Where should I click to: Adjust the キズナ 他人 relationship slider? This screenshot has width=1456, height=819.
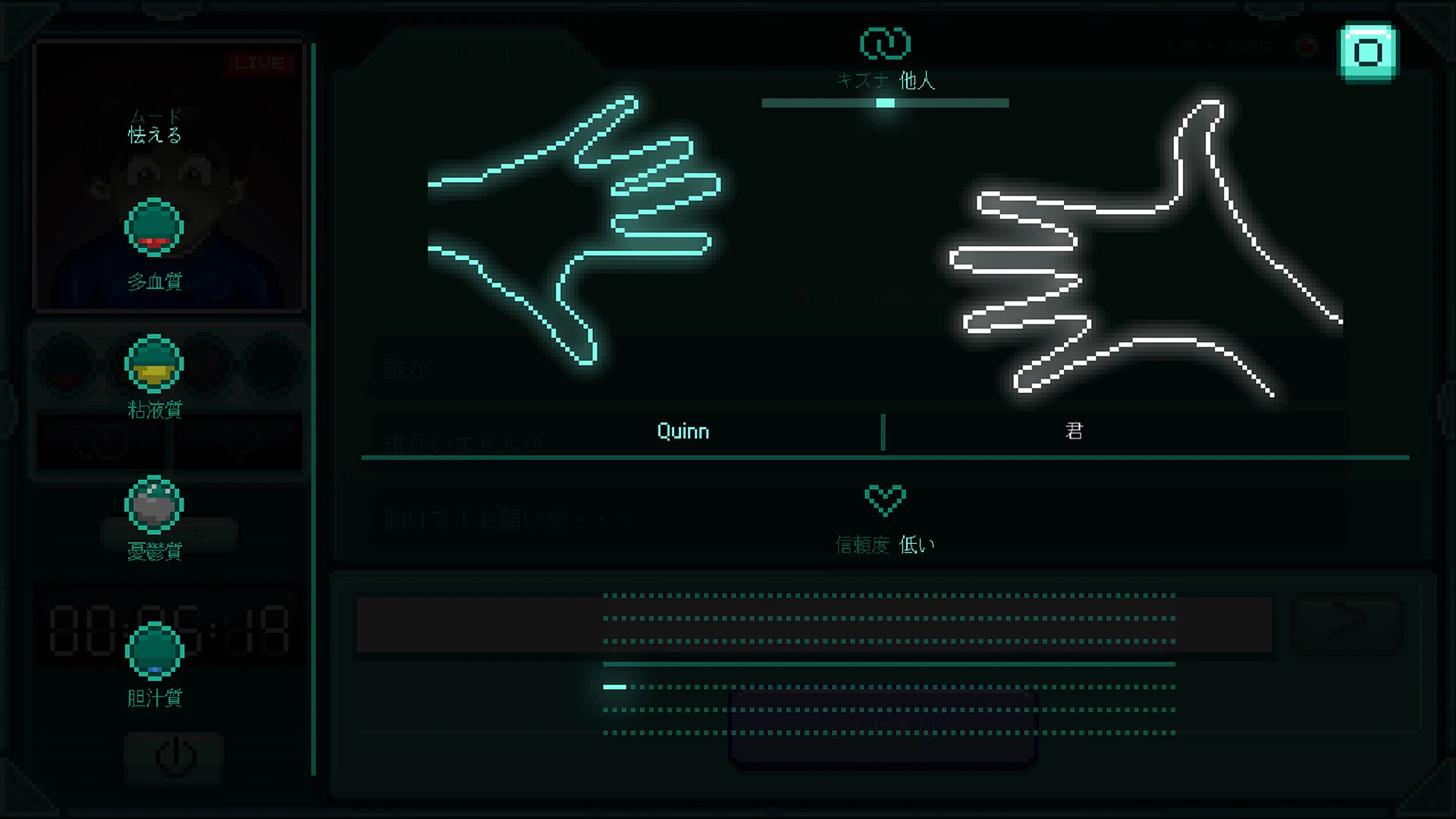tap(883, 103)
